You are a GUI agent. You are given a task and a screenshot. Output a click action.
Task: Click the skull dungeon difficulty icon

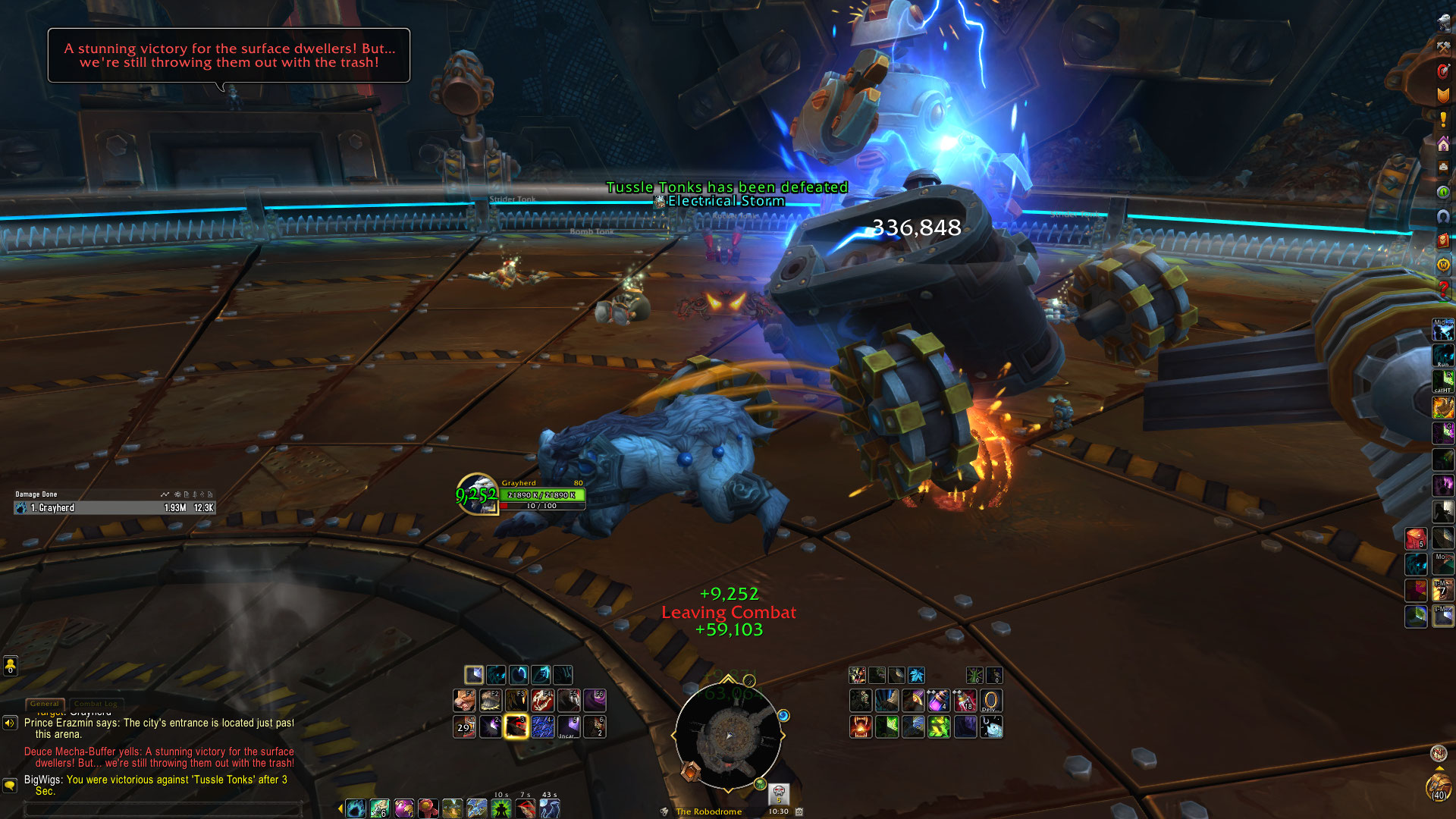(x=779, y=793)
